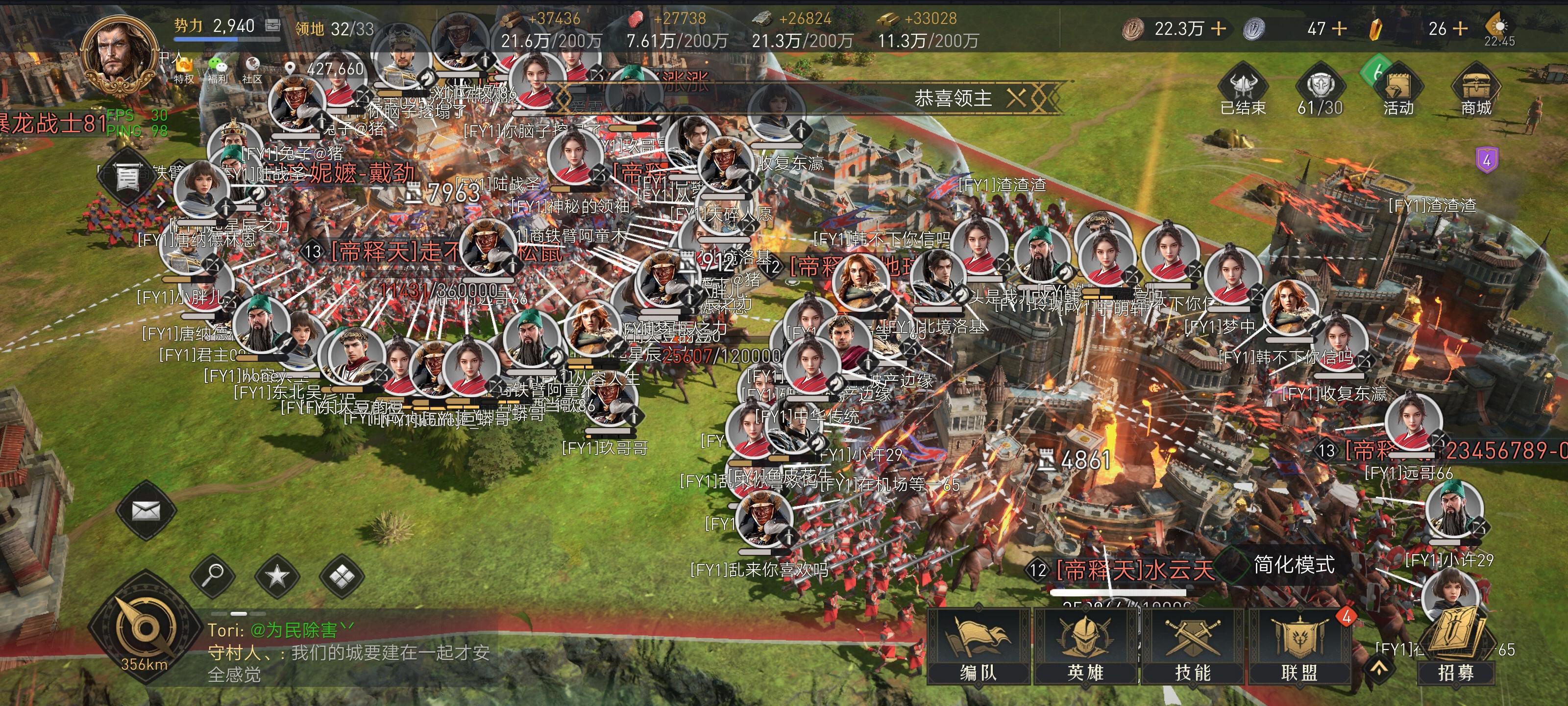The height and width of the screenshot is (706, 1568).
Task: Open the 技能 skills menu
Action: (1193, 646)
